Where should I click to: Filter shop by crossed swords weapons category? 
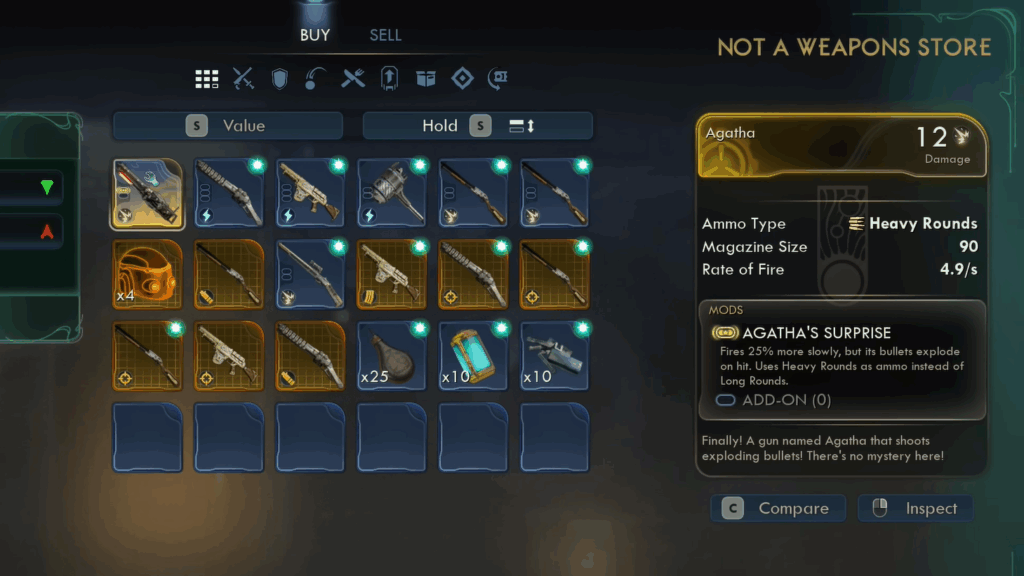point(243,79)
